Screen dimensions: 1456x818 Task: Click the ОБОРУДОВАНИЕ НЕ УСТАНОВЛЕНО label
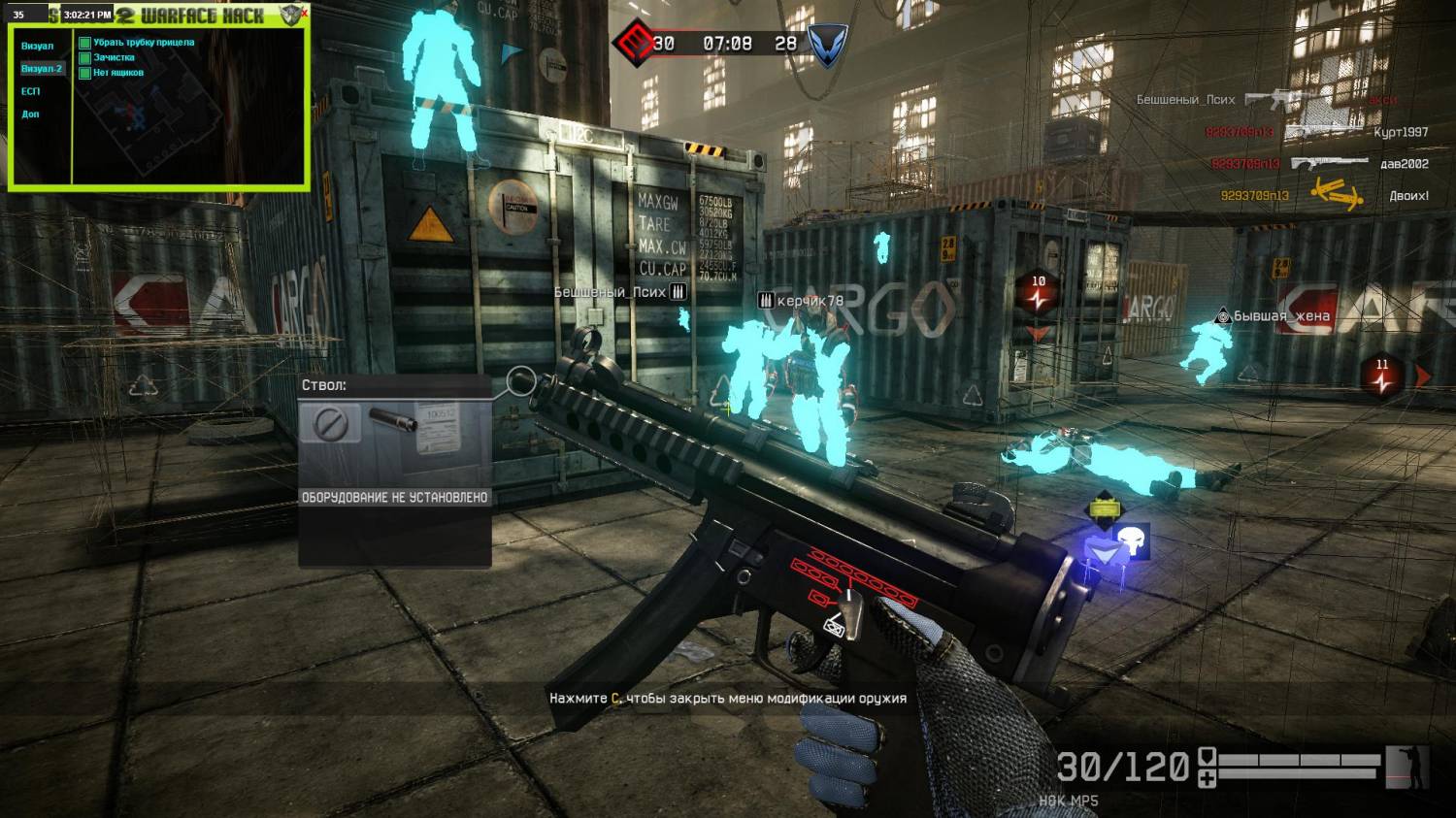395,496
